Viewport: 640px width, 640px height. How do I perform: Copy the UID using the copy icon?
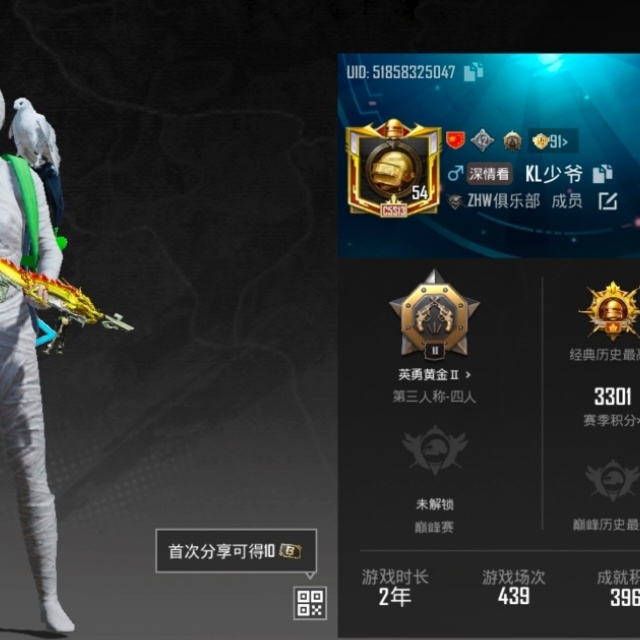coord(473,71)
